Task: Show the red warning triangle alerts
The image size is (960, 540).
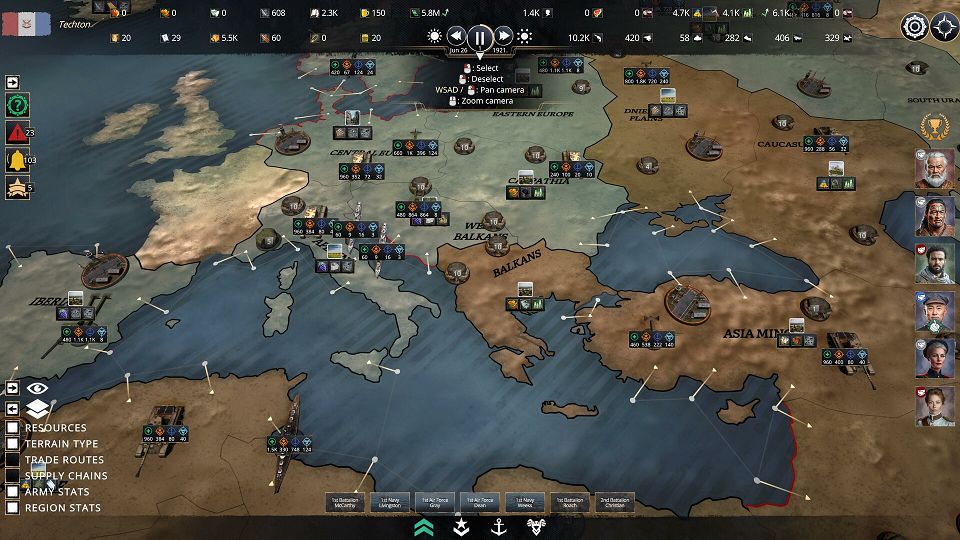Action: 17,133
